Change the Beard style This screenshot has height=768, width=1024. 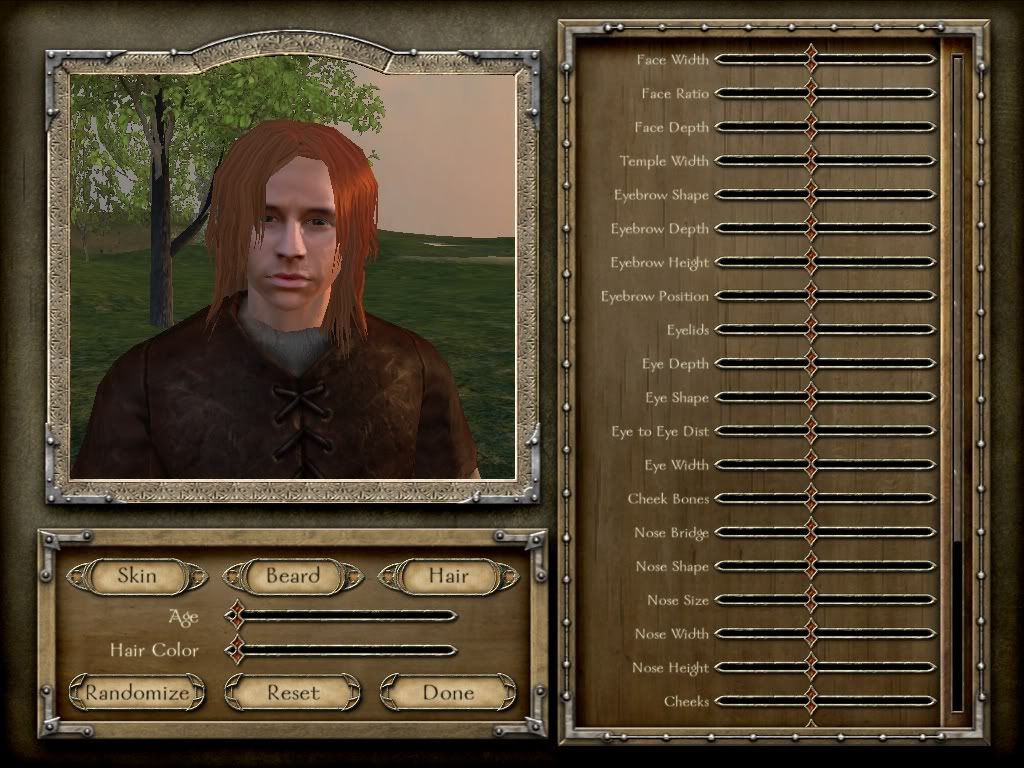pos(292,576)
